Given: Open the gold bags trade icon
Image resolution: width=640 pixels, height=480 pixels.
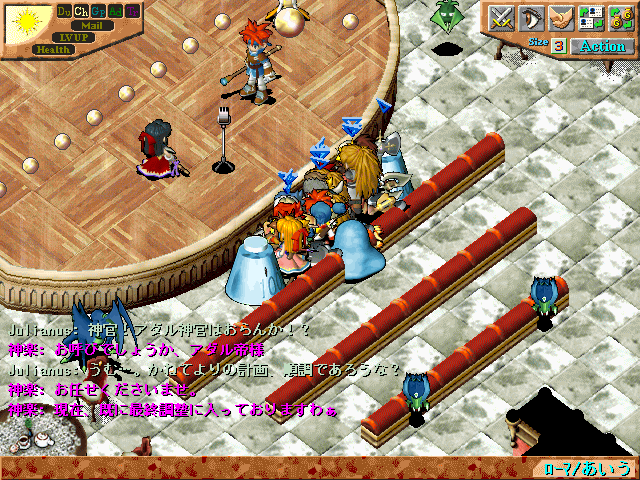Looking at the screenshot, I should pos(619,18).
